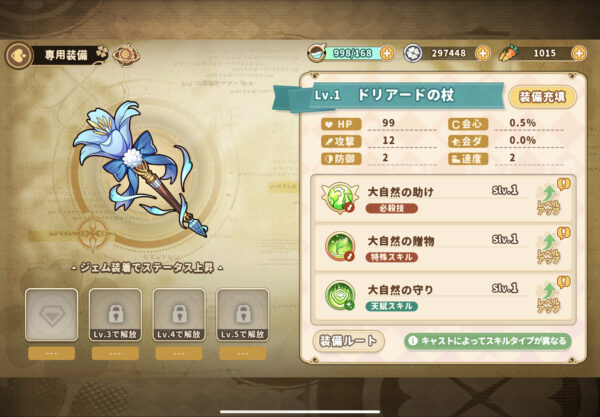Add carrots with the plus next to 1015

(581, 53)
